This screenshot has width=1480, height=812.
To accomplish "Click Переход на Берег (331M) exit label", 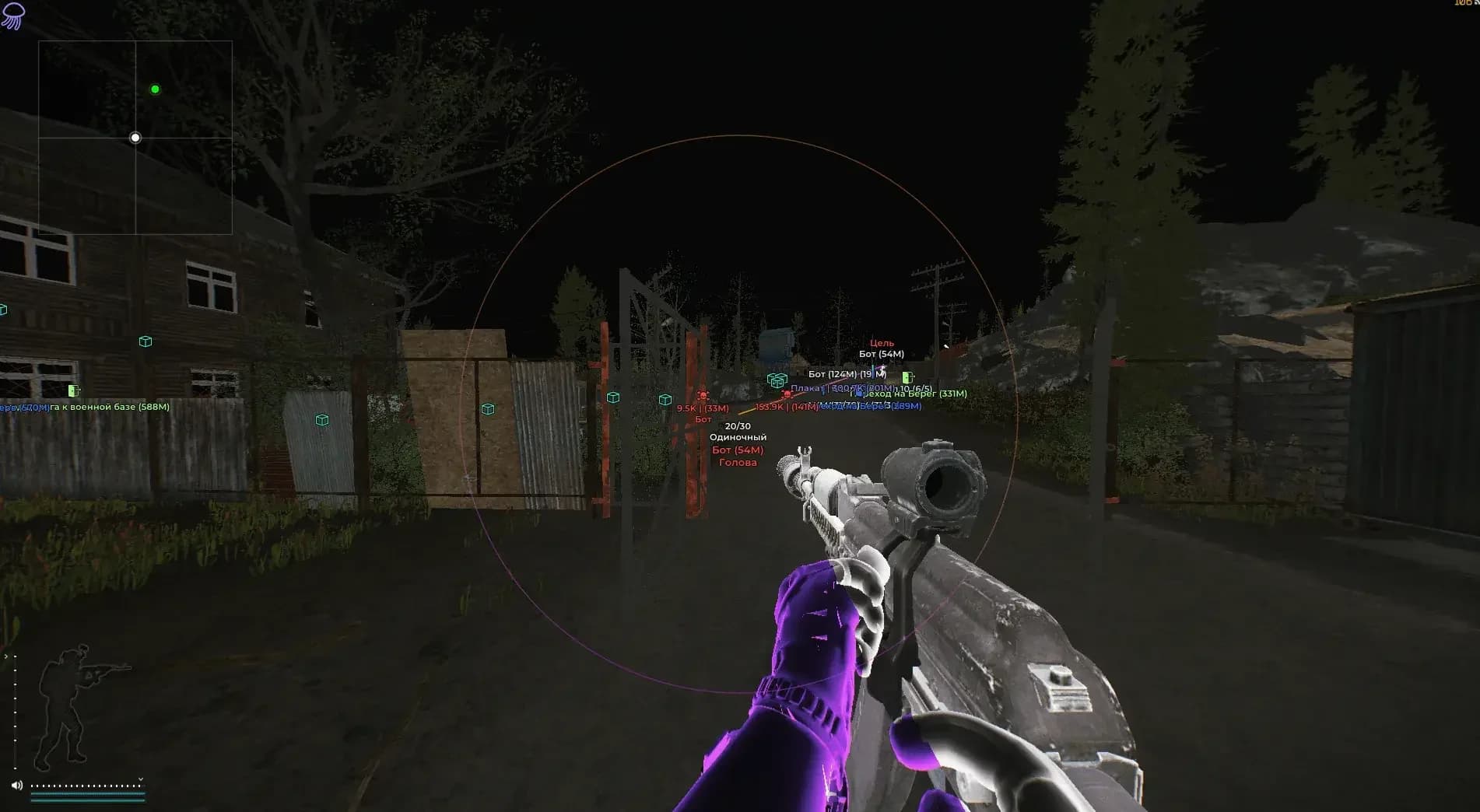I will click(x=909, y=394).
